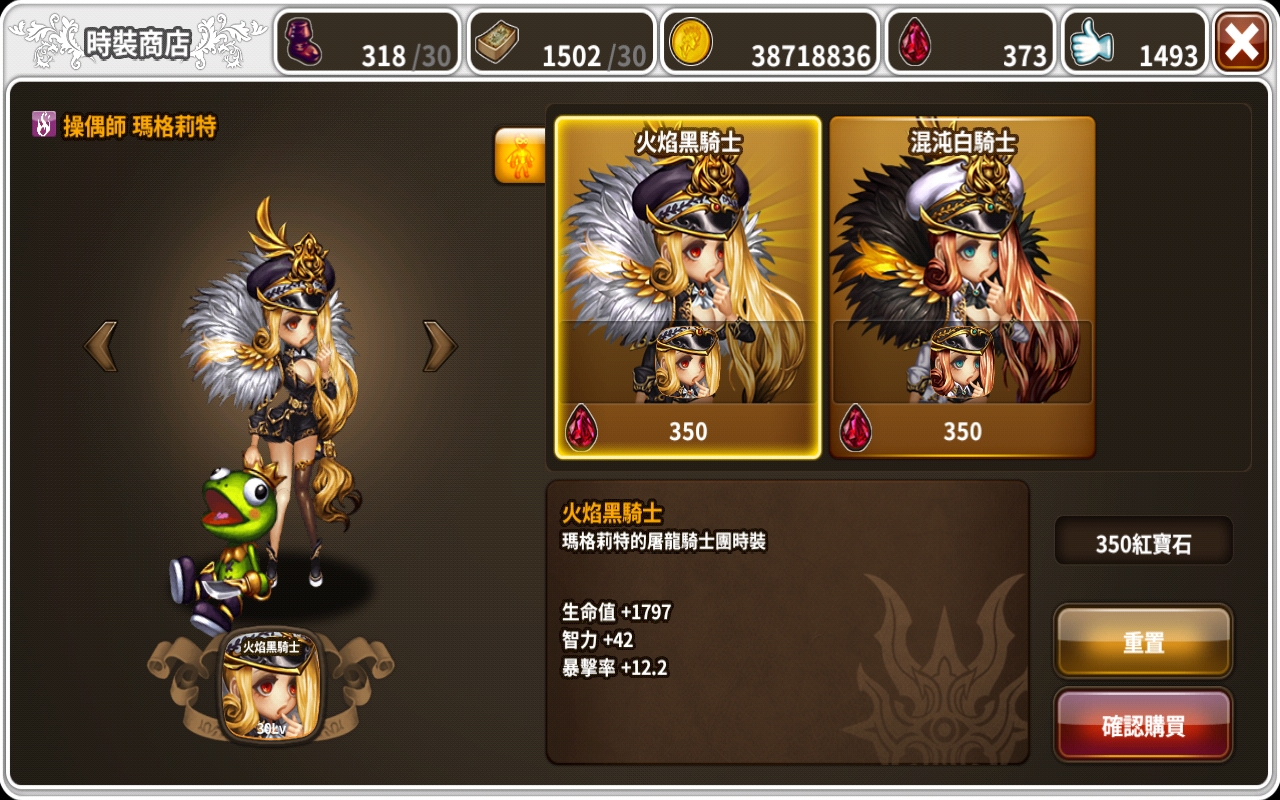Select the 火焰黑騎士 costume card

tap(686, 290)
